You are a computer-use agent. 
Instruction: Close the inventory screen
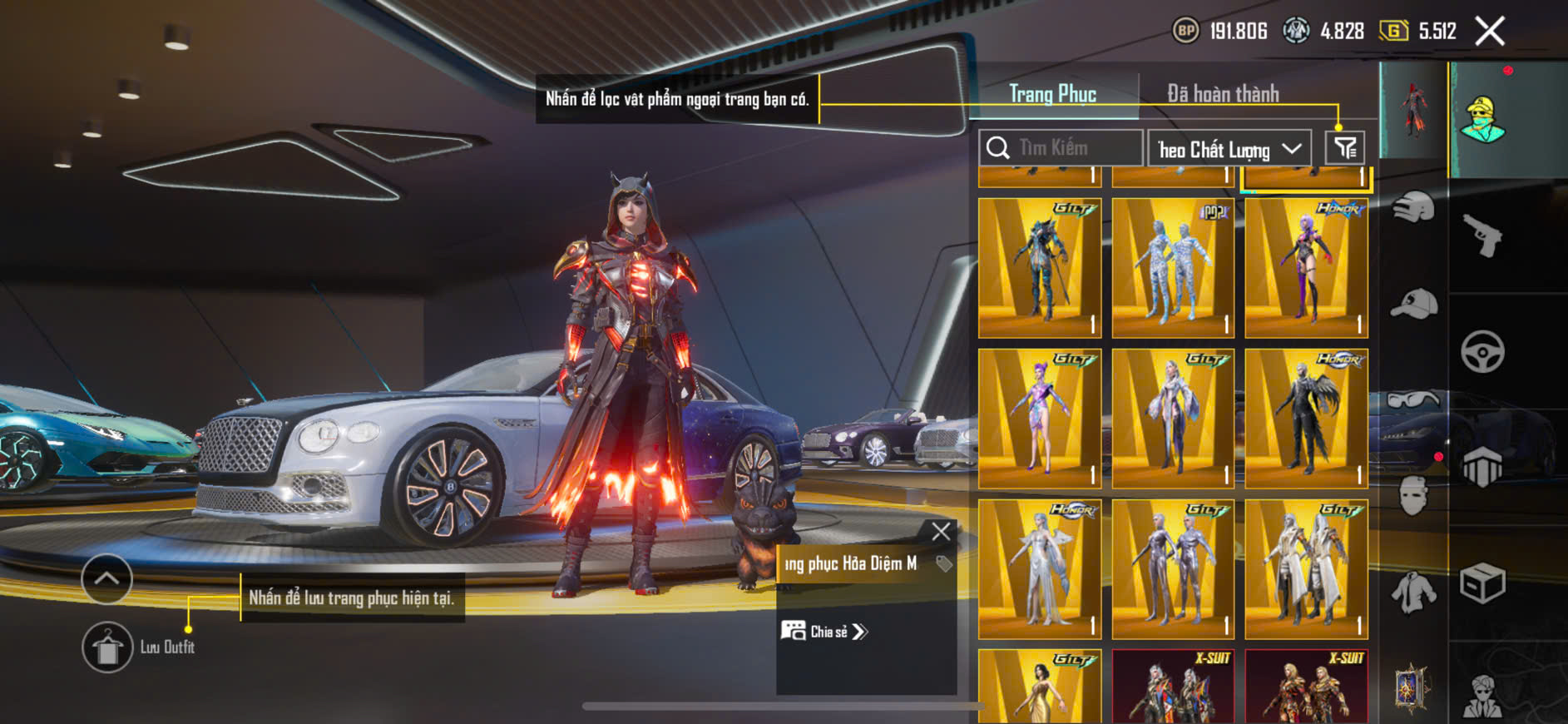[1490, 32]
